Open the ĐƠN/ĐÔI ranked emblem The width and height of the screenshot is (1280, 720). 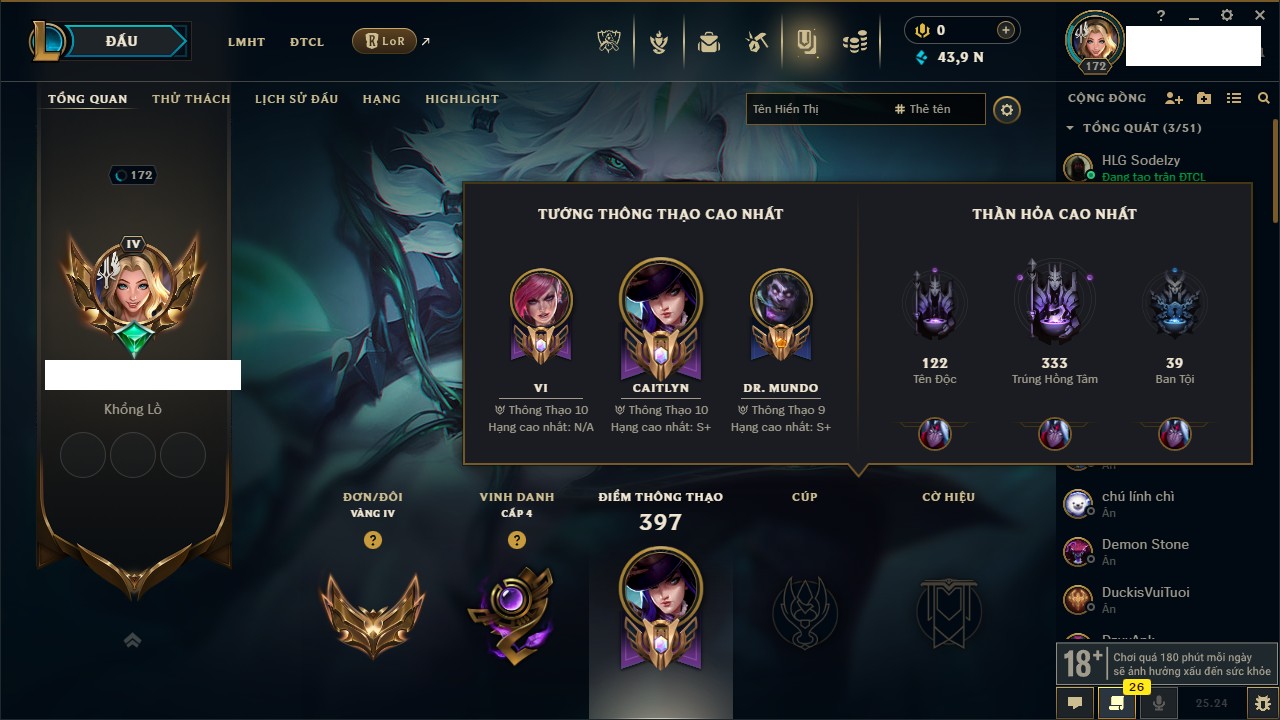click(372, 610)
